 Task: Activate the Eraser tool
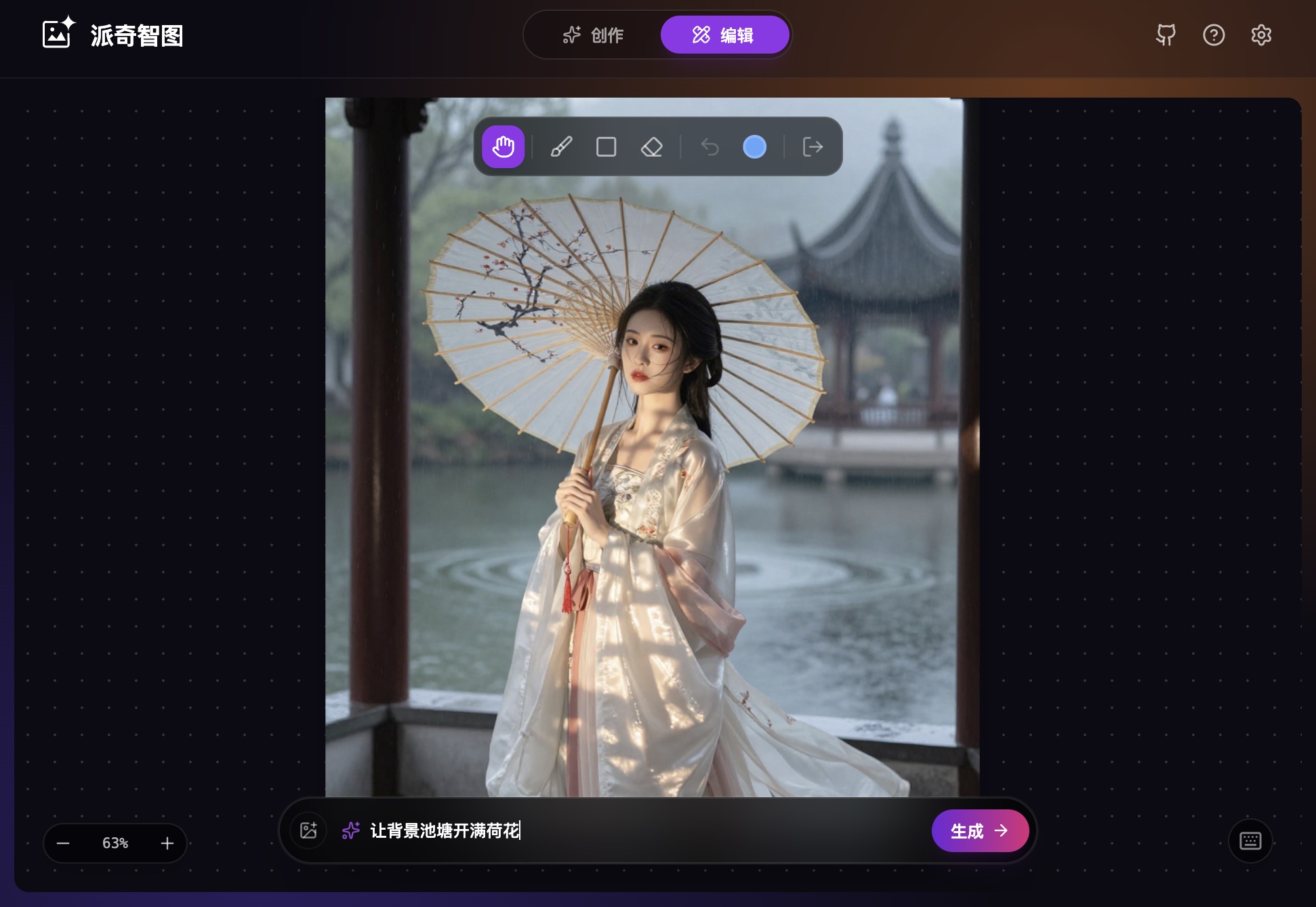[x=651, y=147]
